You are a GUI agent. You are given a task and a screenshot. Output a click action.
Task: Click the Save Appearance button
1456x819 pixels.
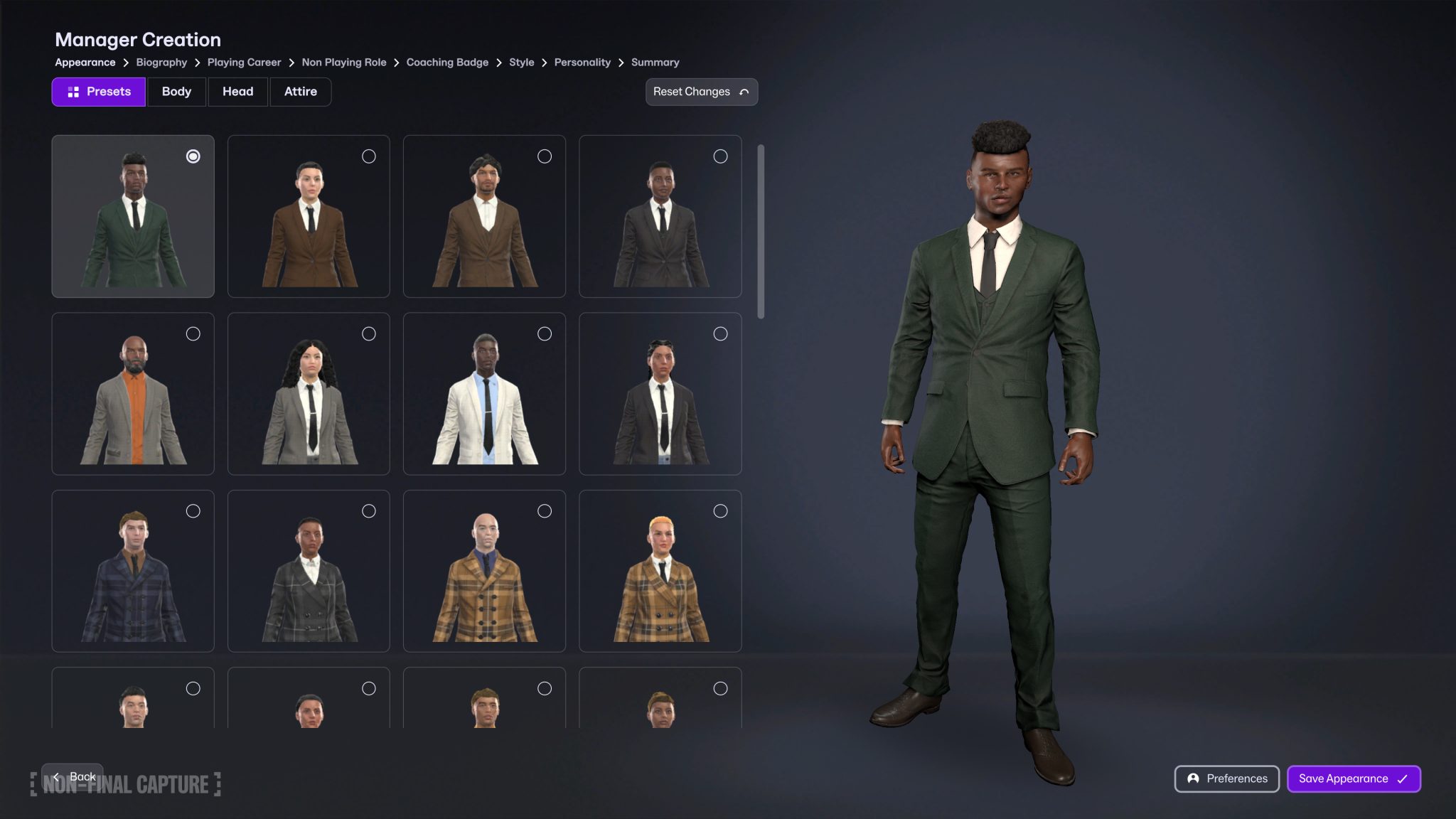1354,778
